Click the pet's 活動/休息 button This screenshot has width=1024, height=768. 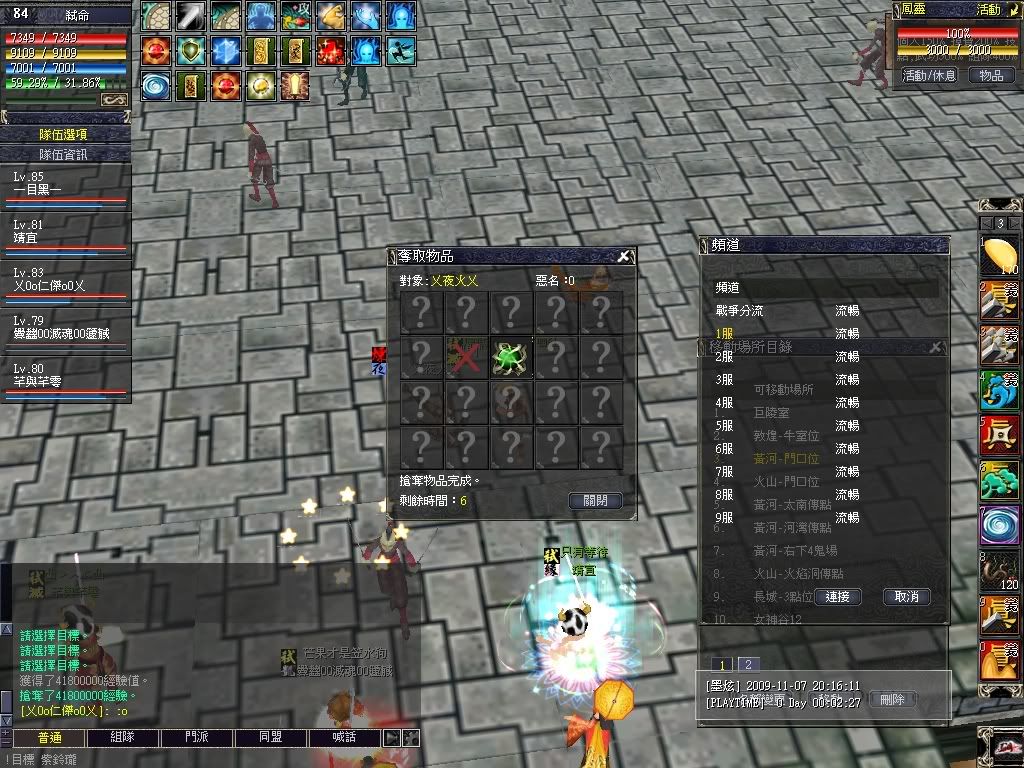pos(930,75)
